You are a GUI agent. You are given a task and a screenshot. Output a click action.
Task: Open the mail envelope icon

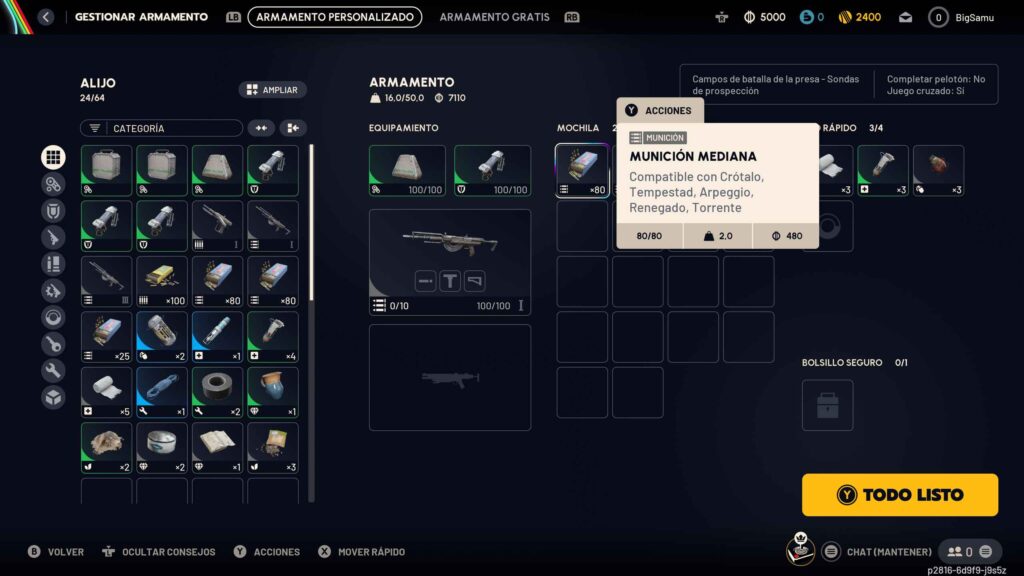905,17
